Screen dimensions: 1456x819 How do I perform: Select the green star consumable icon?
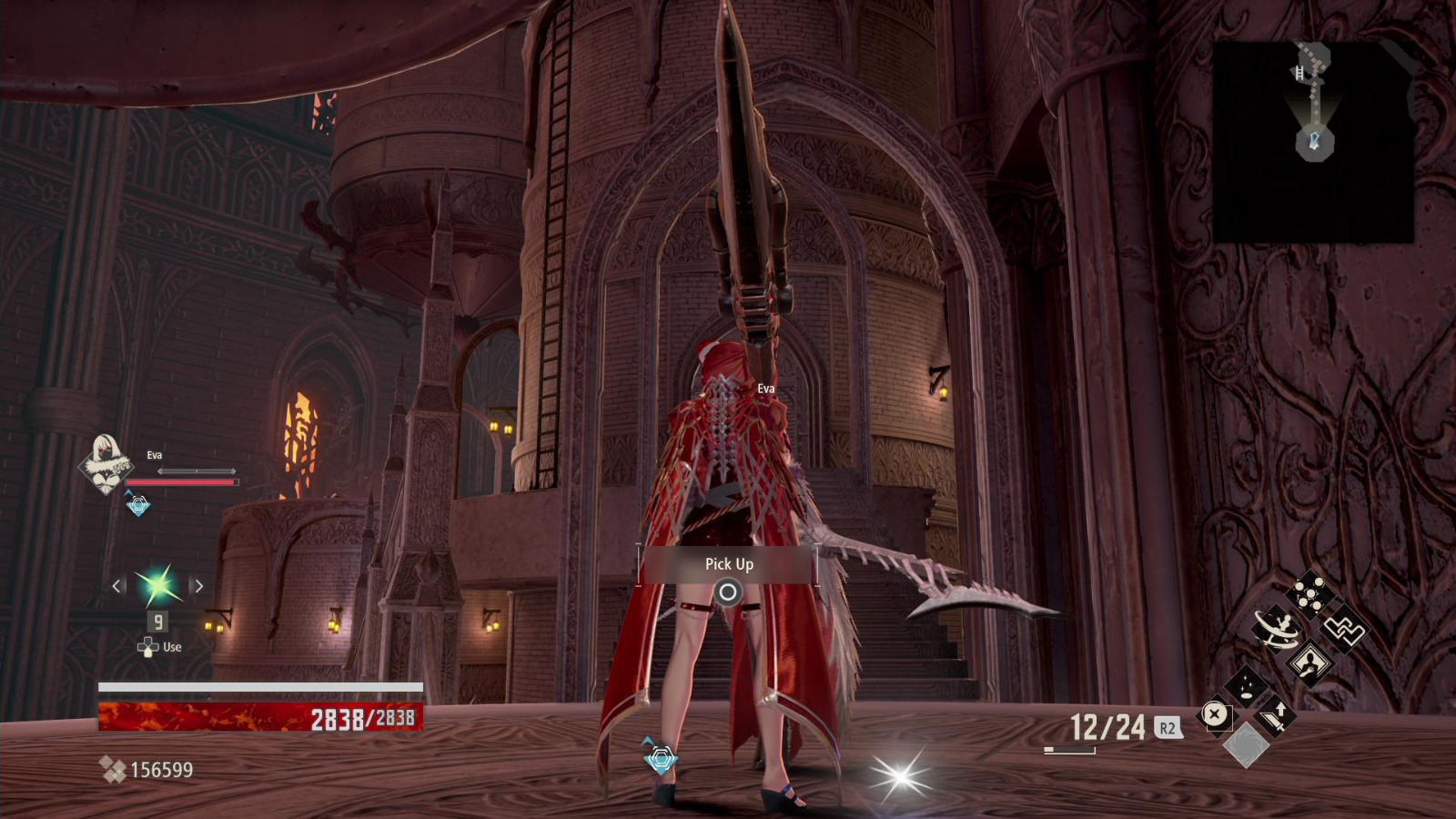tap(157, 585)
